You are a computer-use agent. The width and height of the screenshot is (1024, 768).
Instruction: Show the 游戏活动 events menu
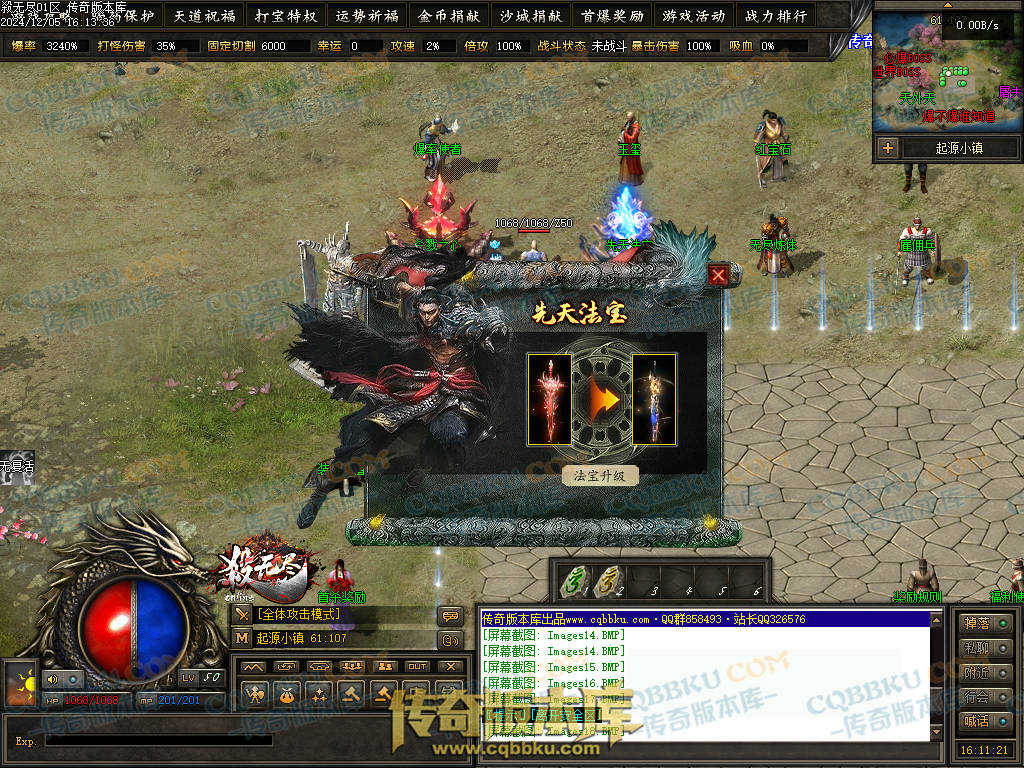pyautogui.click(x=694, y=15)
